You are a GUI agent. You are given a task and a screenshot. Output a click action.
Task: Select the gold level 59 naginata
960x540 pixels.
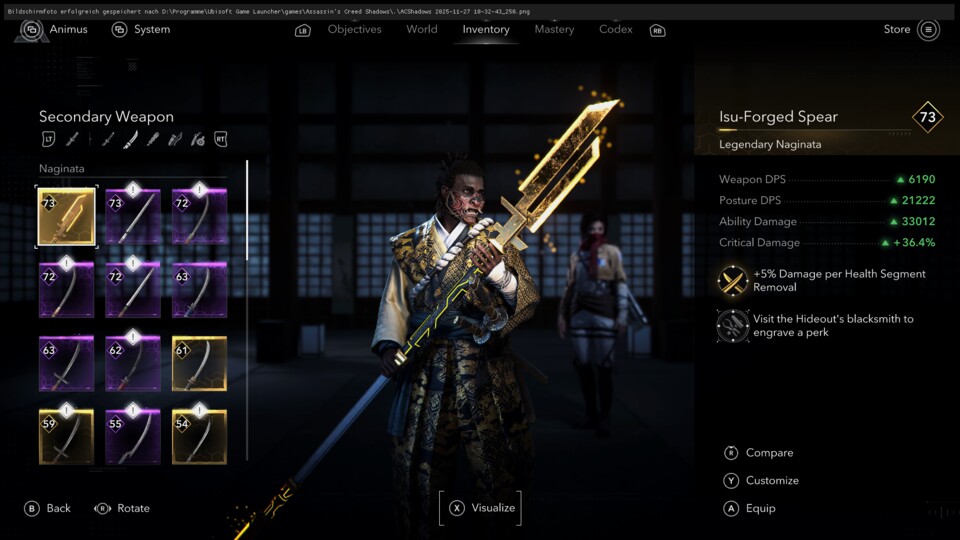click(67, 437)
